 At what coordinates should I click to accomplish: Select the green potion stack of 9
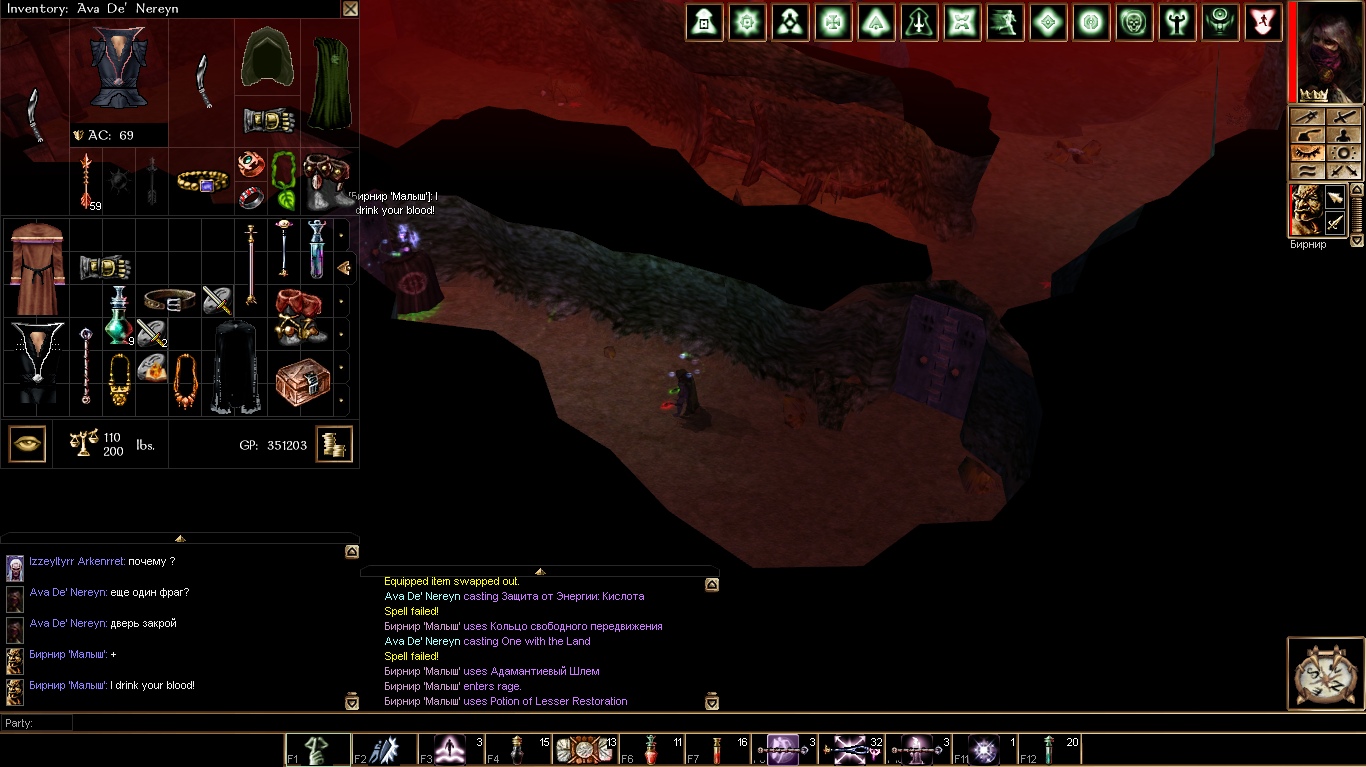click(119, 317)
